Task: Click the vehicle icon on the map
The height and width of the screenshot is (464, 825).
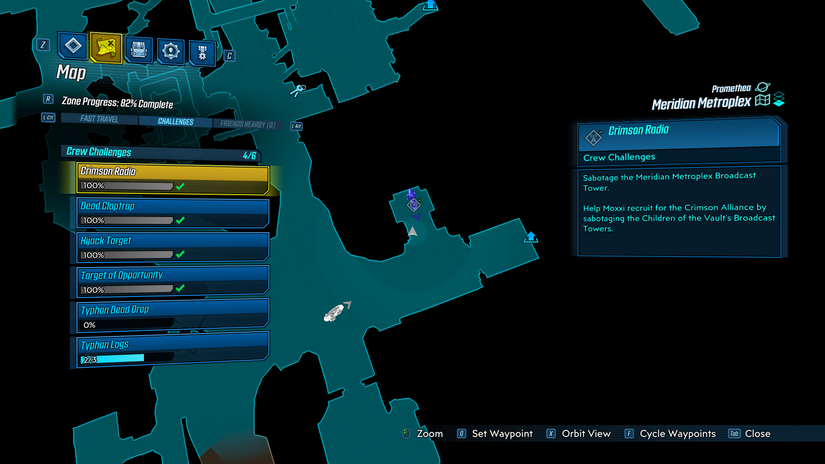Action: (x=336, y=312)
